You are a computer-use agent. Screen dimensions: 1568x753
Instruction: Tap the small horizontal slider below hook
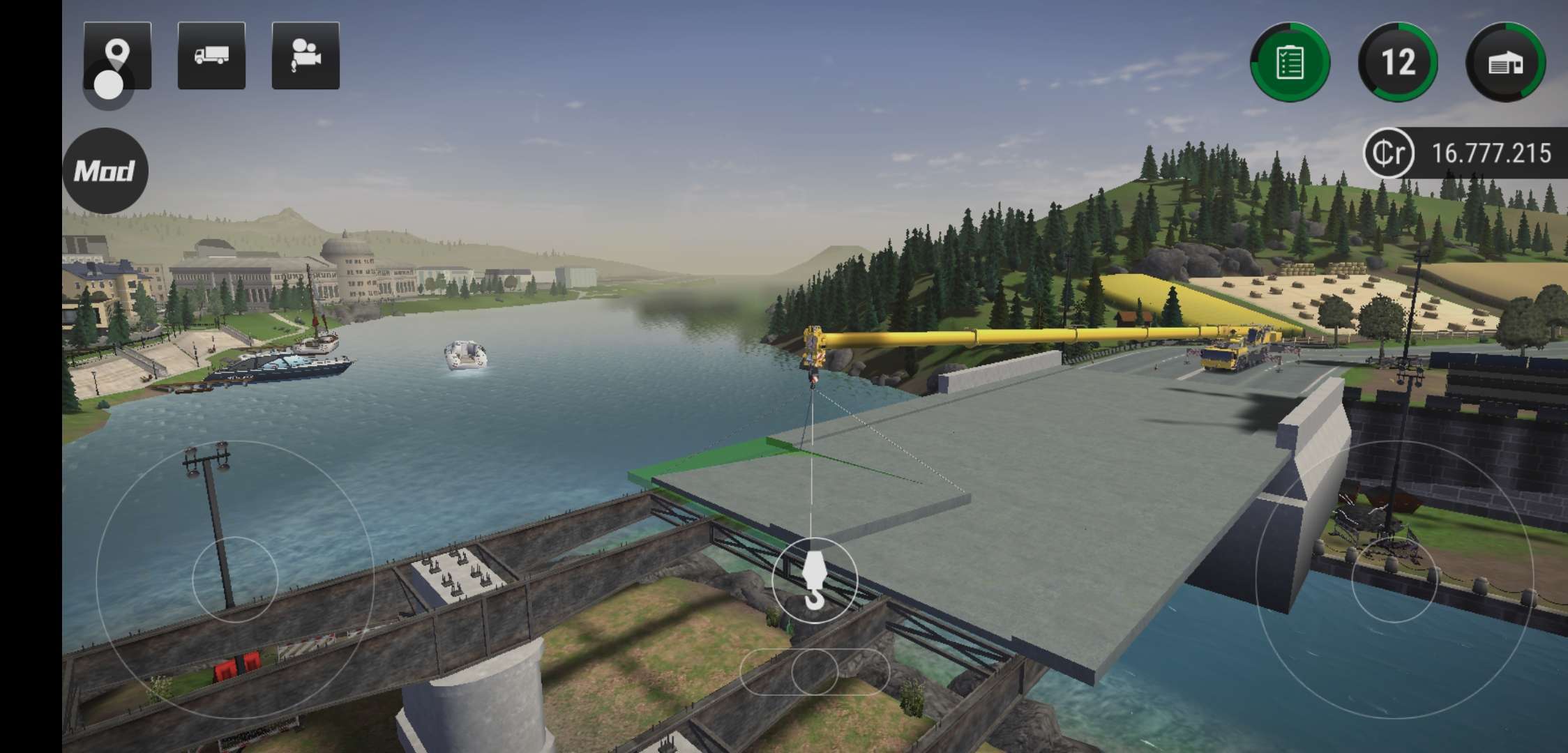coord(814,671)
